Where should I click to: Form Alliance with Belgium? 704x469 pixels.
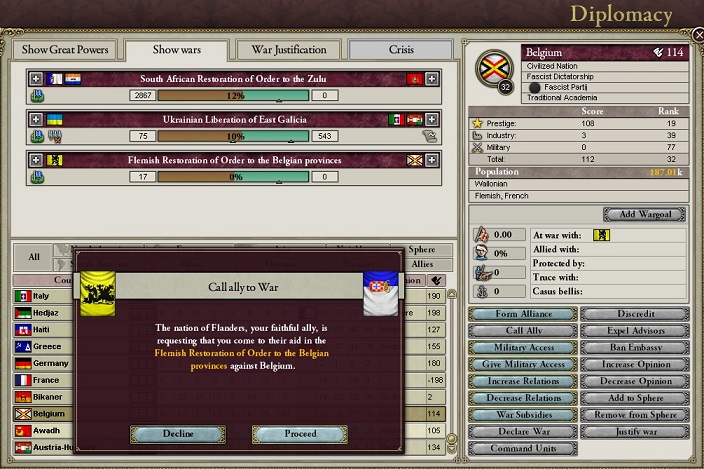point(521,314)
